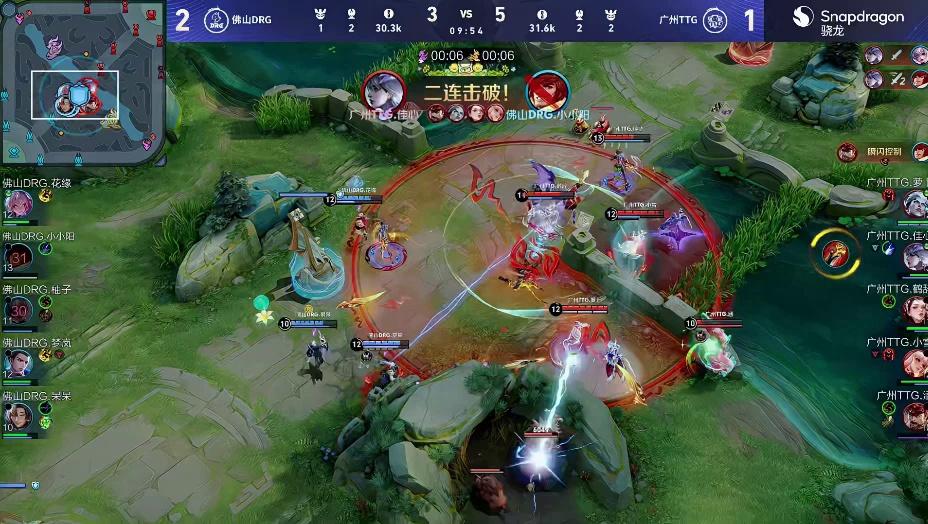The image size is (928, 524).
Task: Click the 瞬闪控制 highlight notification
Action: pyautogui.click(x=874, y=152)
